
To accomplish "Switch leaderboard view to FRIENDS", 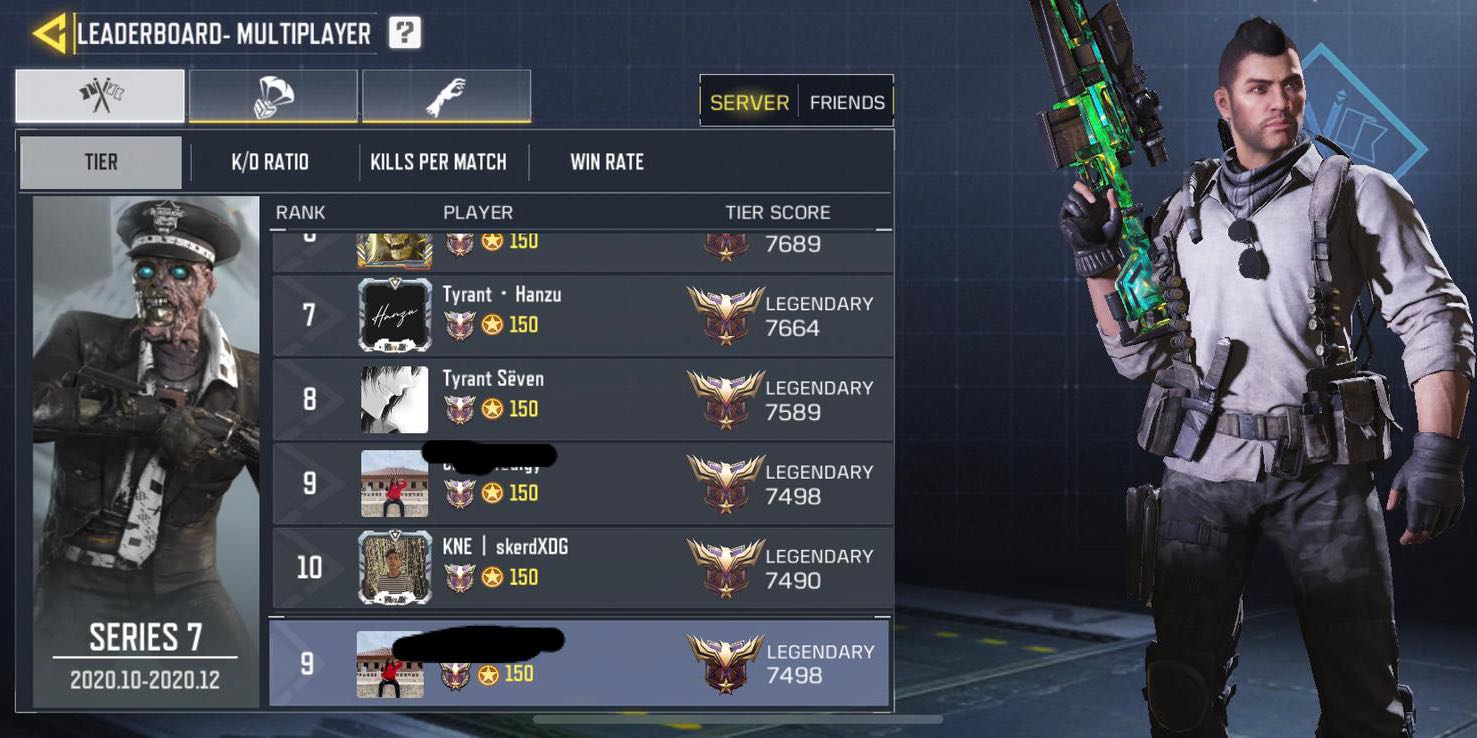I will (847, 102).
